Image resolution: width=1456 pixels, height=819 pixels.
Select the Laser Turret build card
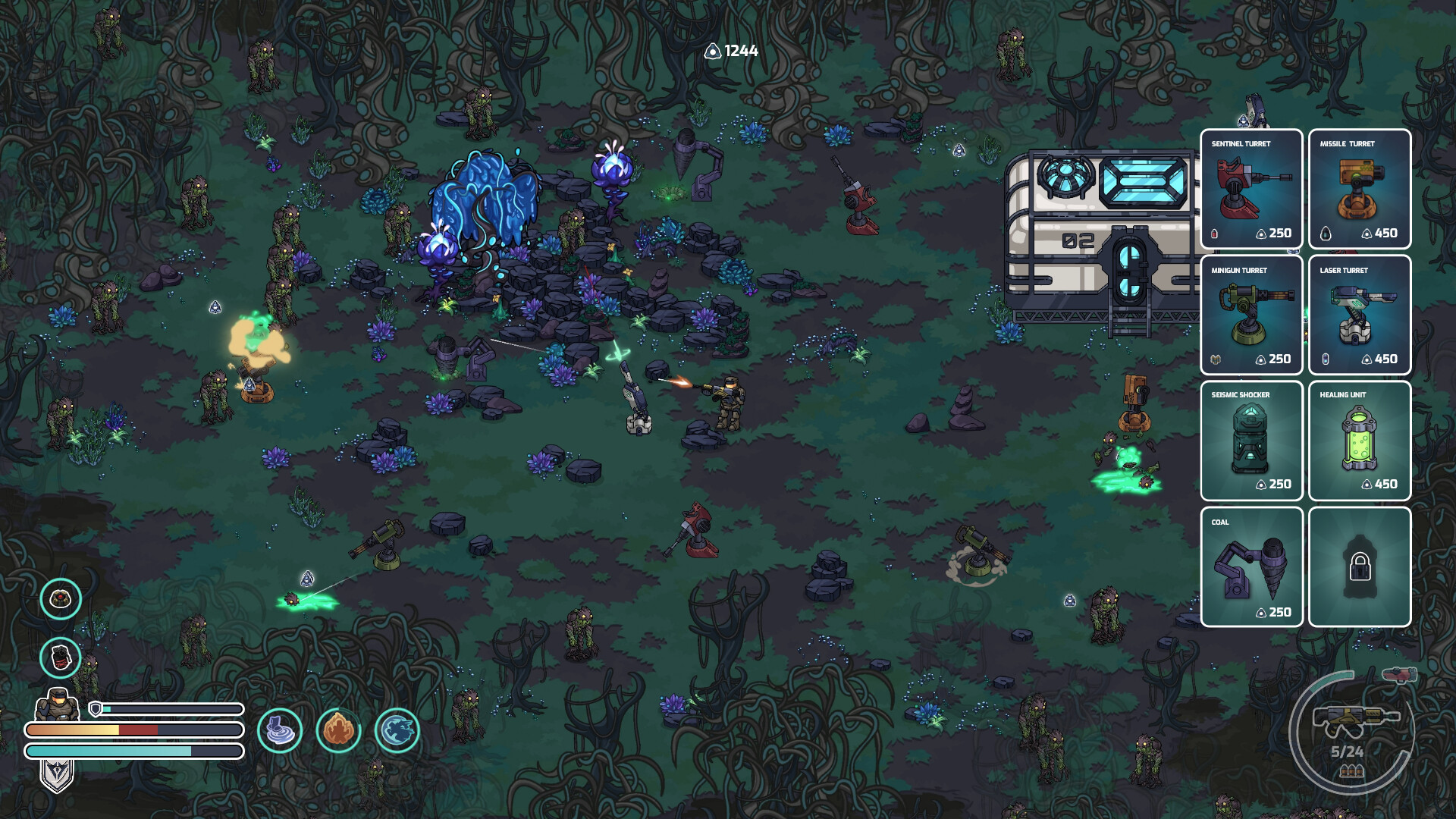[x=1359, y=315]
